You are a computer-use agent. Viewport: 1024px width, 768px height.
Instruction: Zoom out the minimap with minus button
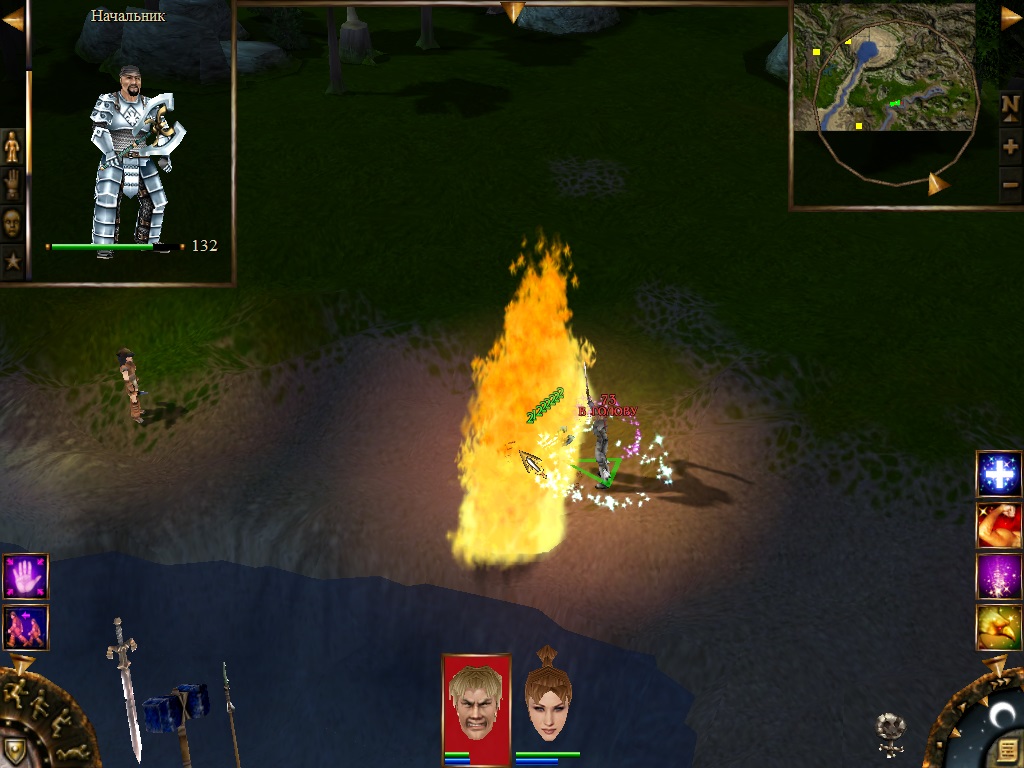[1010, 184]
